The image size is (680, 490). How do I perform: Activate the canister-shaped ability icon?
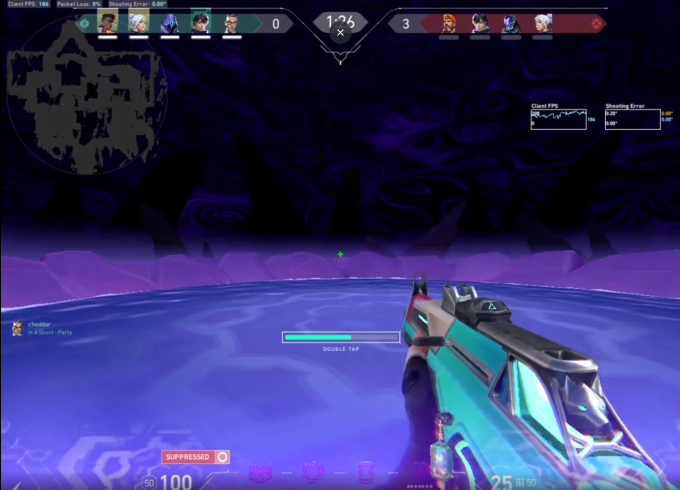point(365,472)
